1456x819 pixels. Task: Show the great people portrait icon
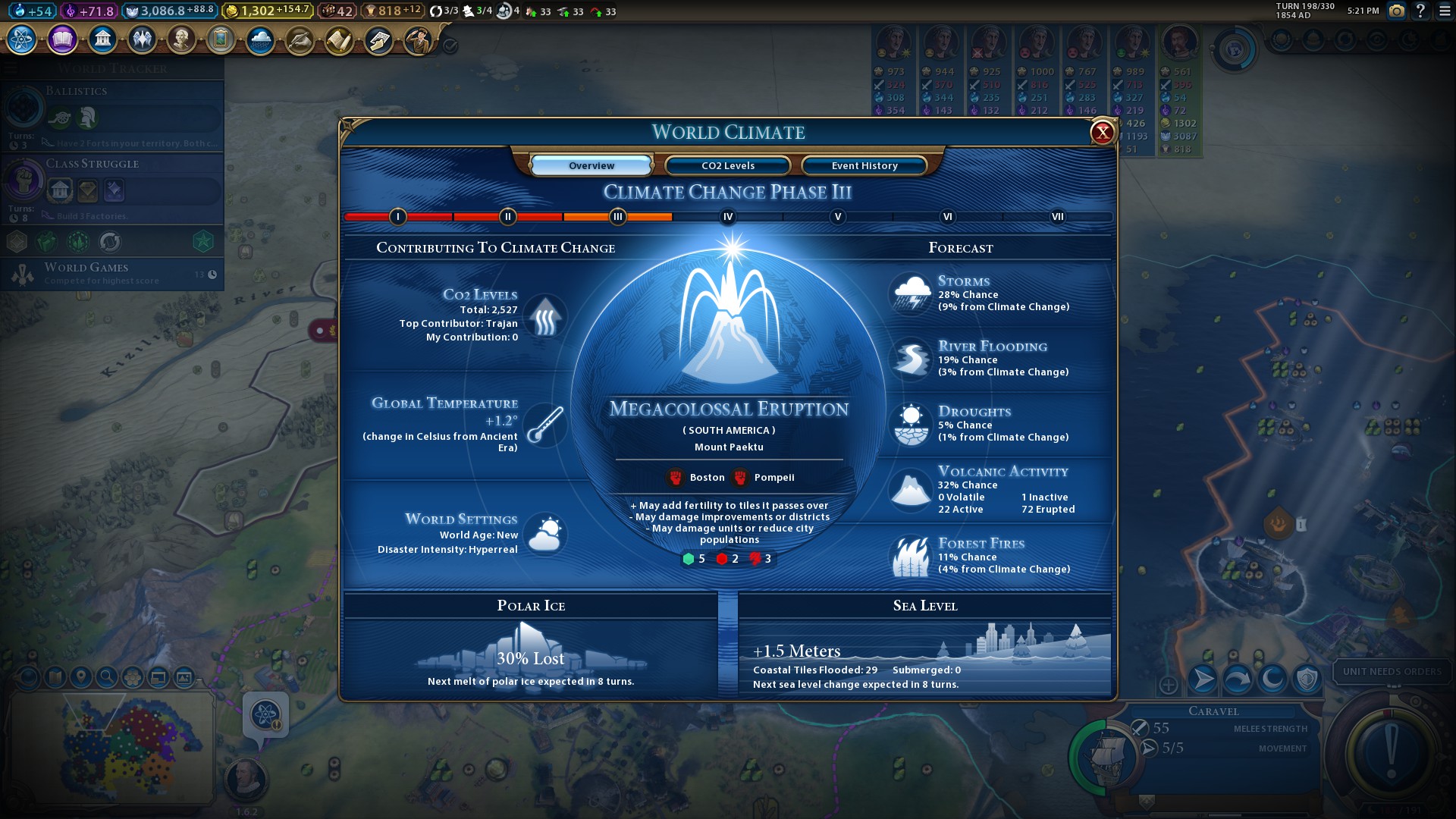pyautogui.click(x=181, y=39)
